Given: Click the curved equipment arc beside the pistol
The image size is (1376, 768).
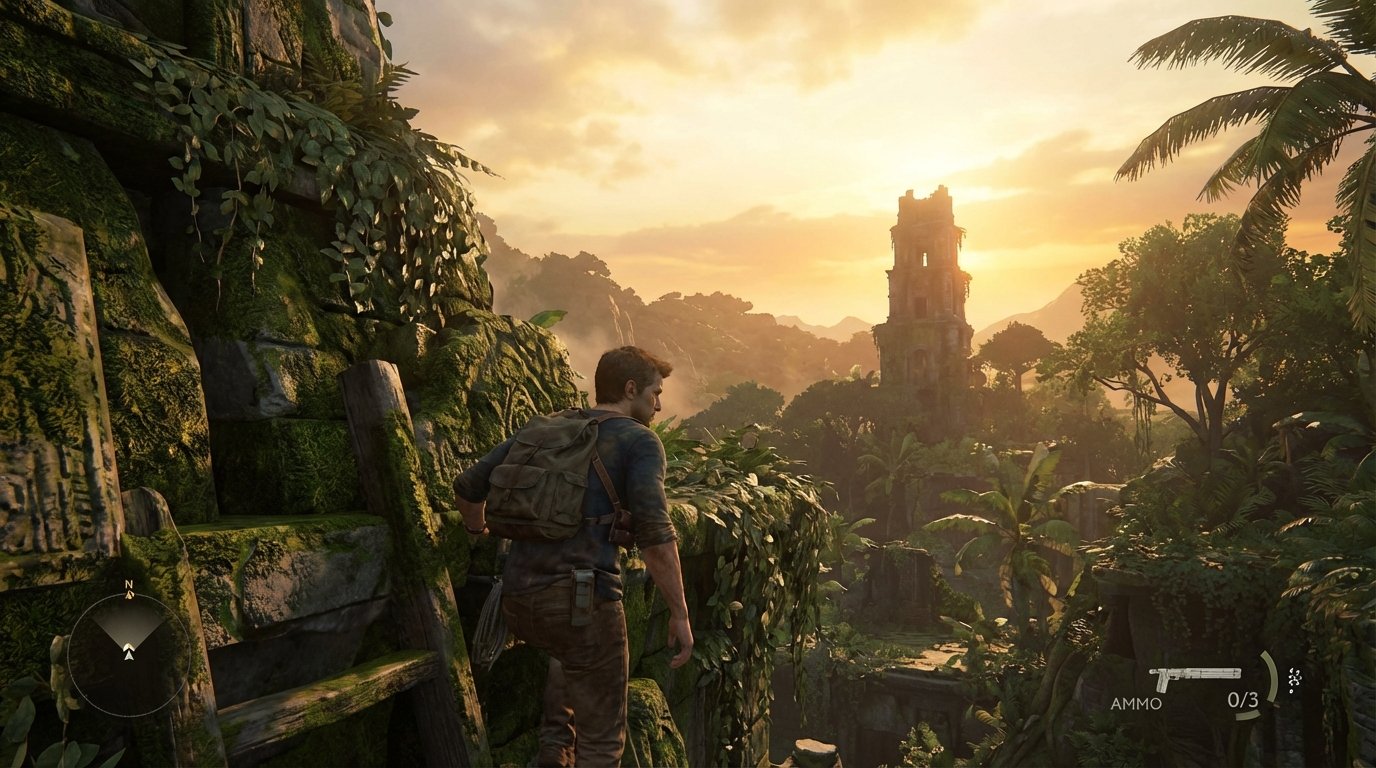Looking at the screenshot, I should [x=1270, y=678].
